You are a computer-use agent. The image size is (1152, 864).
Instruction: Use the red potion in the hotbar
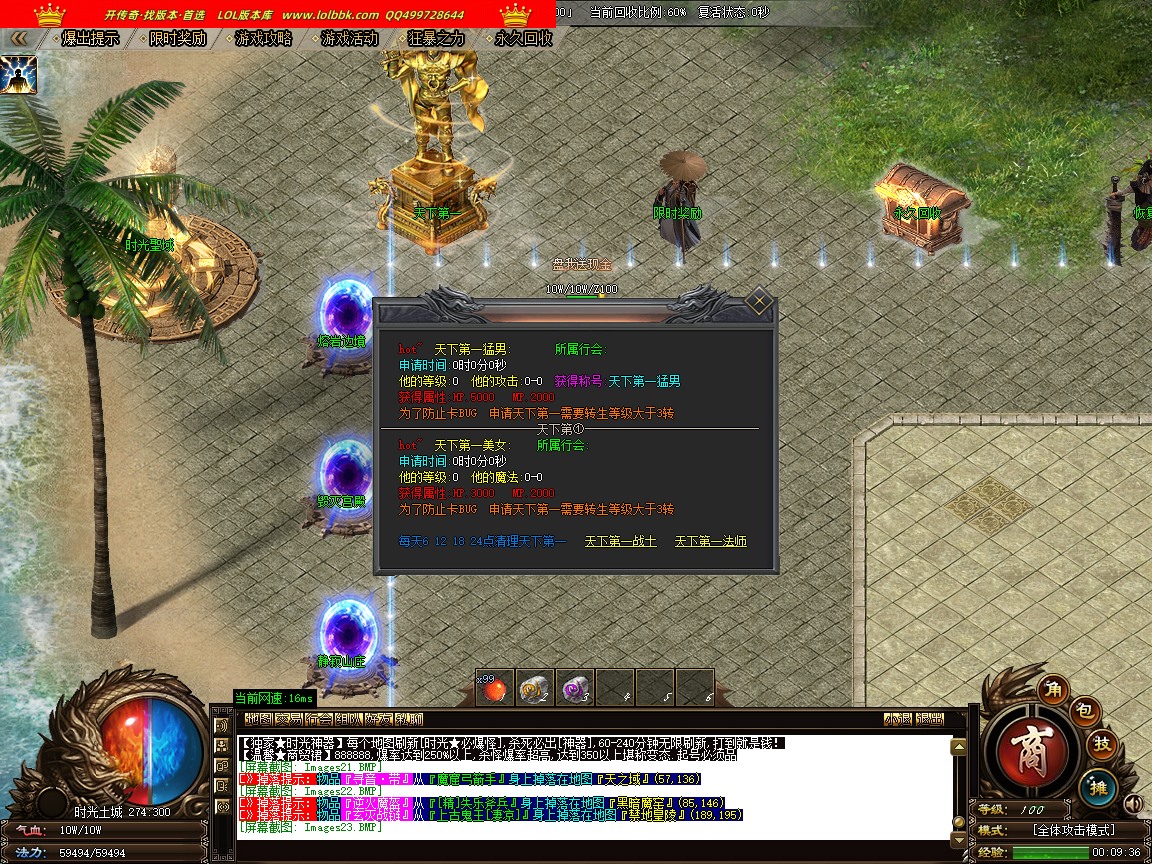[x=494, y=687]
